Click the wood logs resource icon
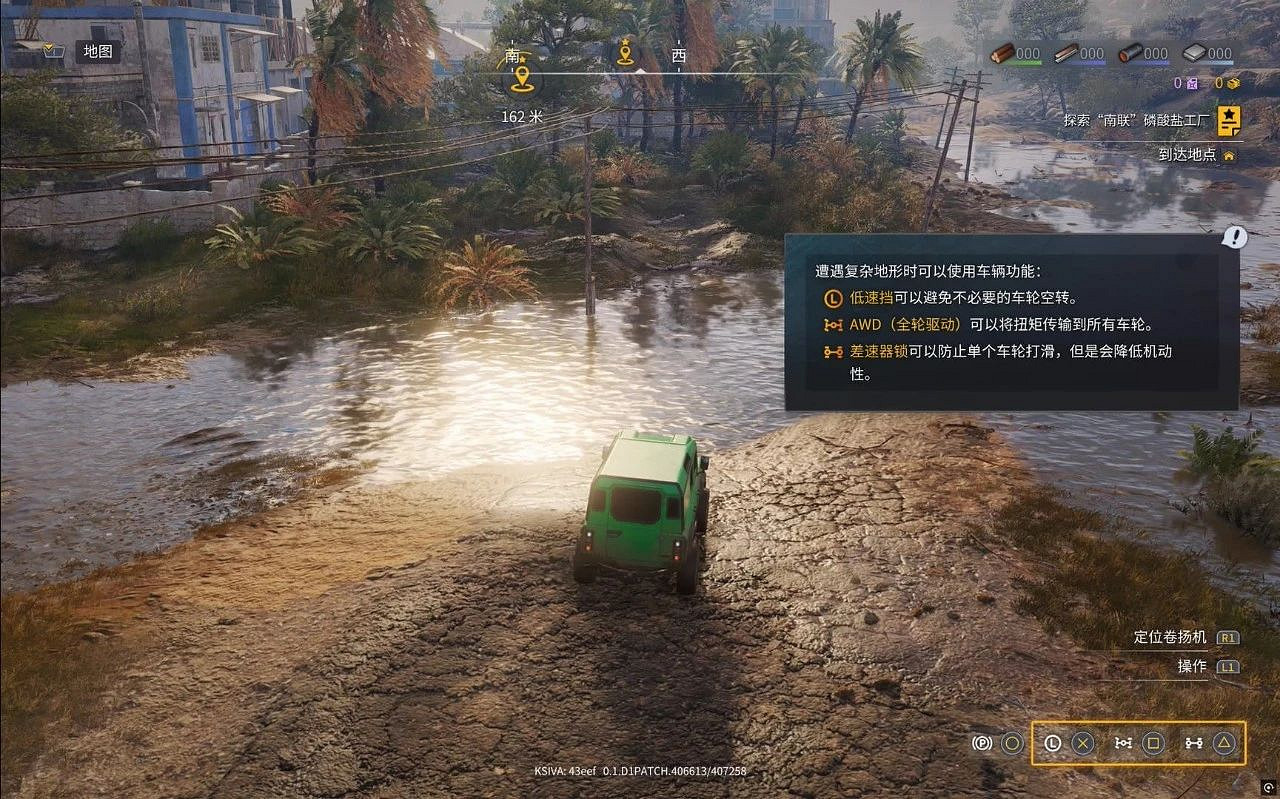Image resolution: width=1280 pixels, height=799 pixels. [1004, 52]
